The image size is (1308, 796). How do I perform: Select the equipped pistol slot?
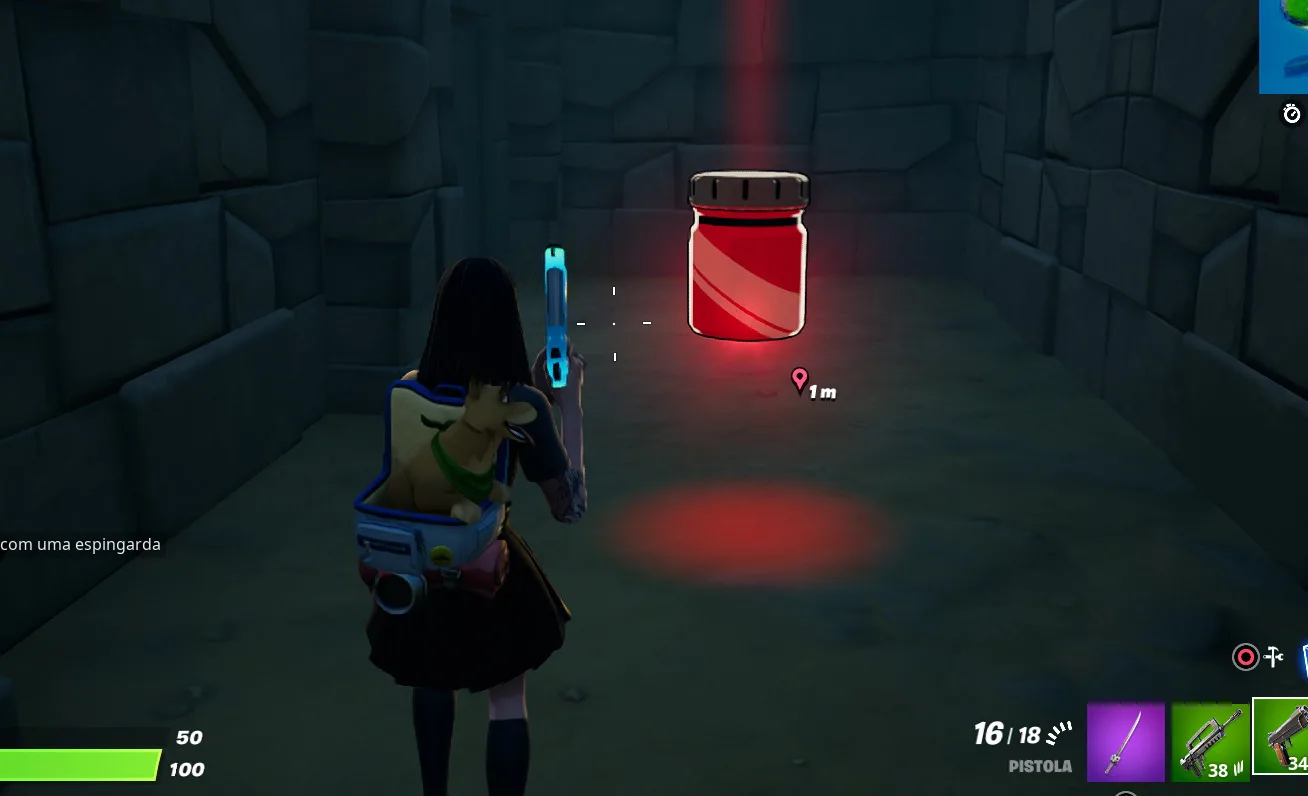click(1283, 736)
